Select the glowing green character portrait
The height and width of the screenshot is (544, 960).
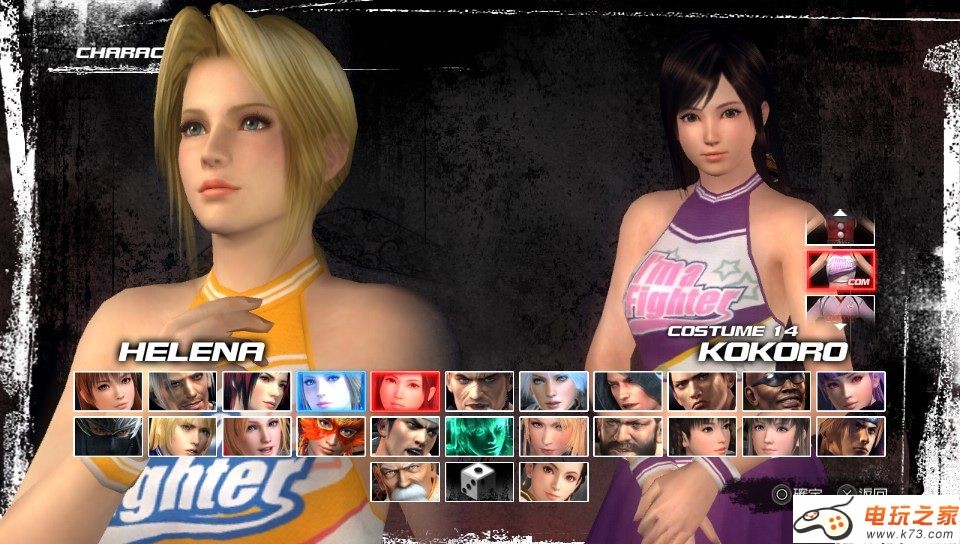click(479, 436)
